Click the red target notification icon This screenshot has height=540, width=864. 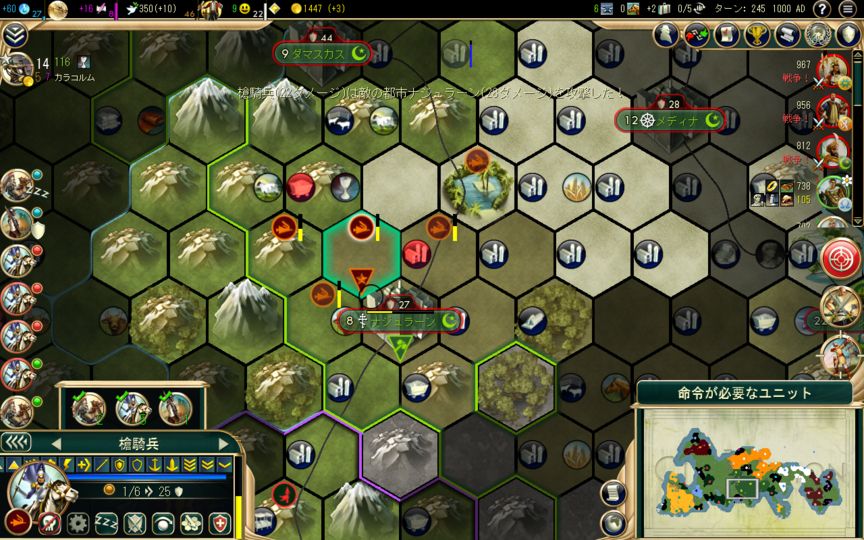[x=840, y=257]
